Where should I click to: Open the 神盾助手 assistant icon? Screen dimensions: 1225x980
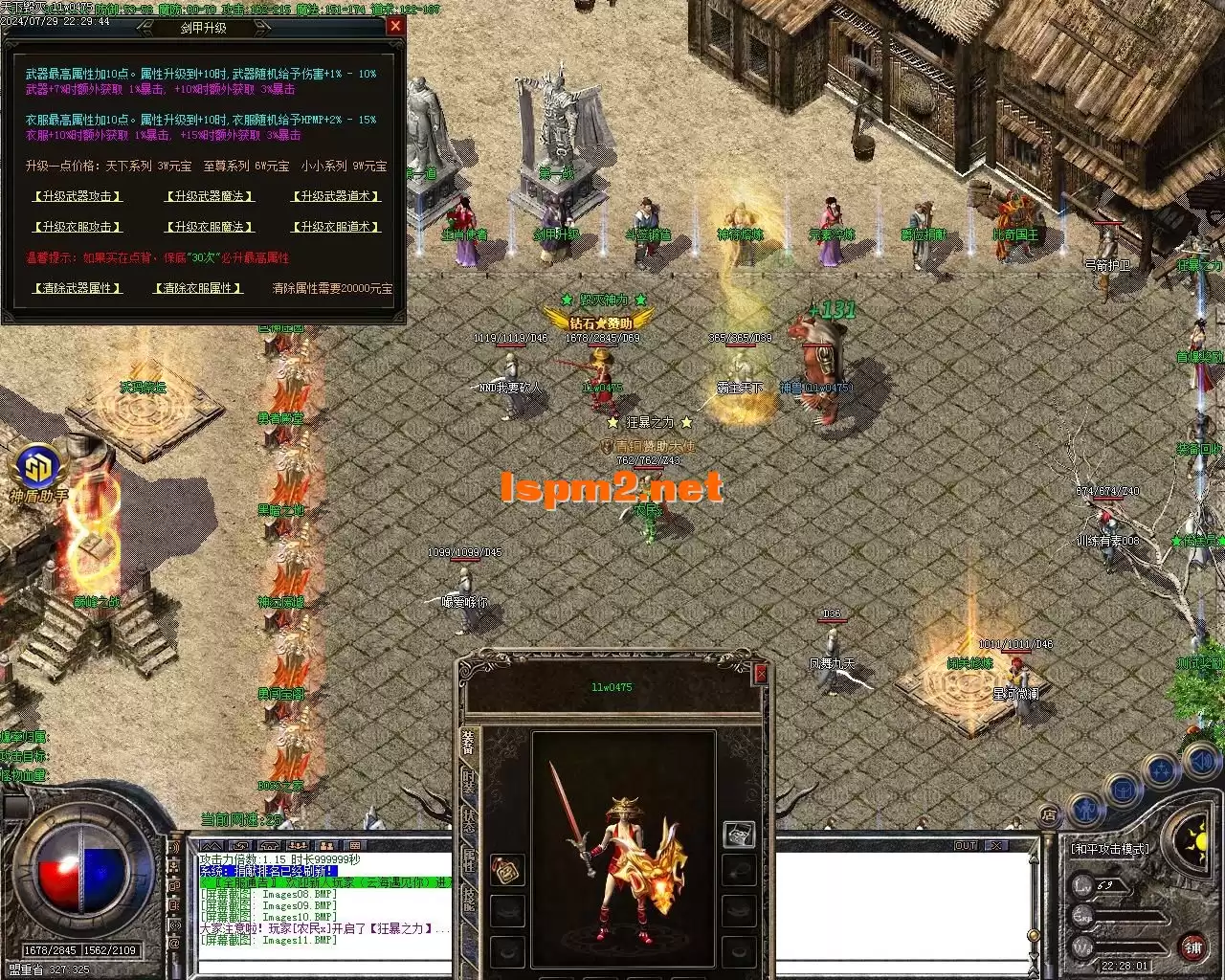39,469
